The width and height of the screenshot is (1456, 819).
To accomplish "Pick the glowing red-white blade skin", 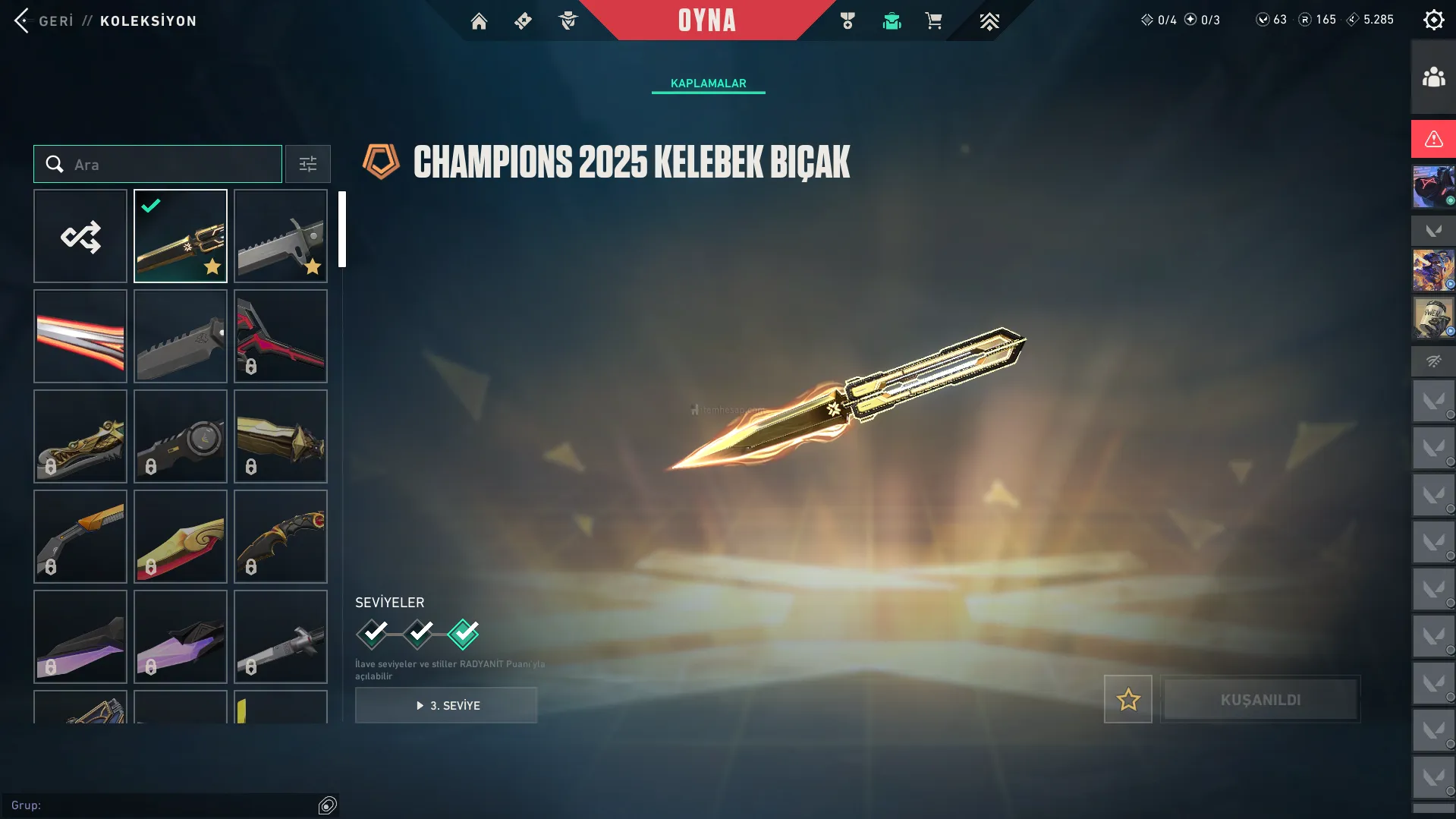I will click(80, 336).
